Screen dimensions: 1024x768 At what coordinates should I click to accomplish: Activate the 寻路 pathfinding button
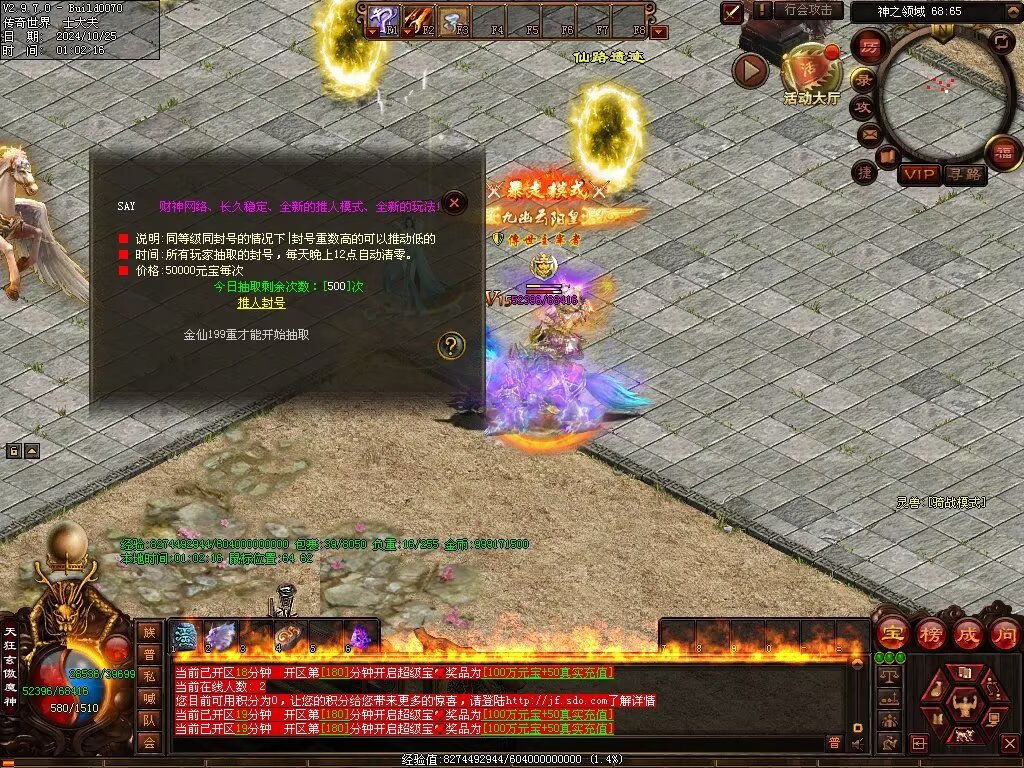pyautogui.click(x=965, y=175)
